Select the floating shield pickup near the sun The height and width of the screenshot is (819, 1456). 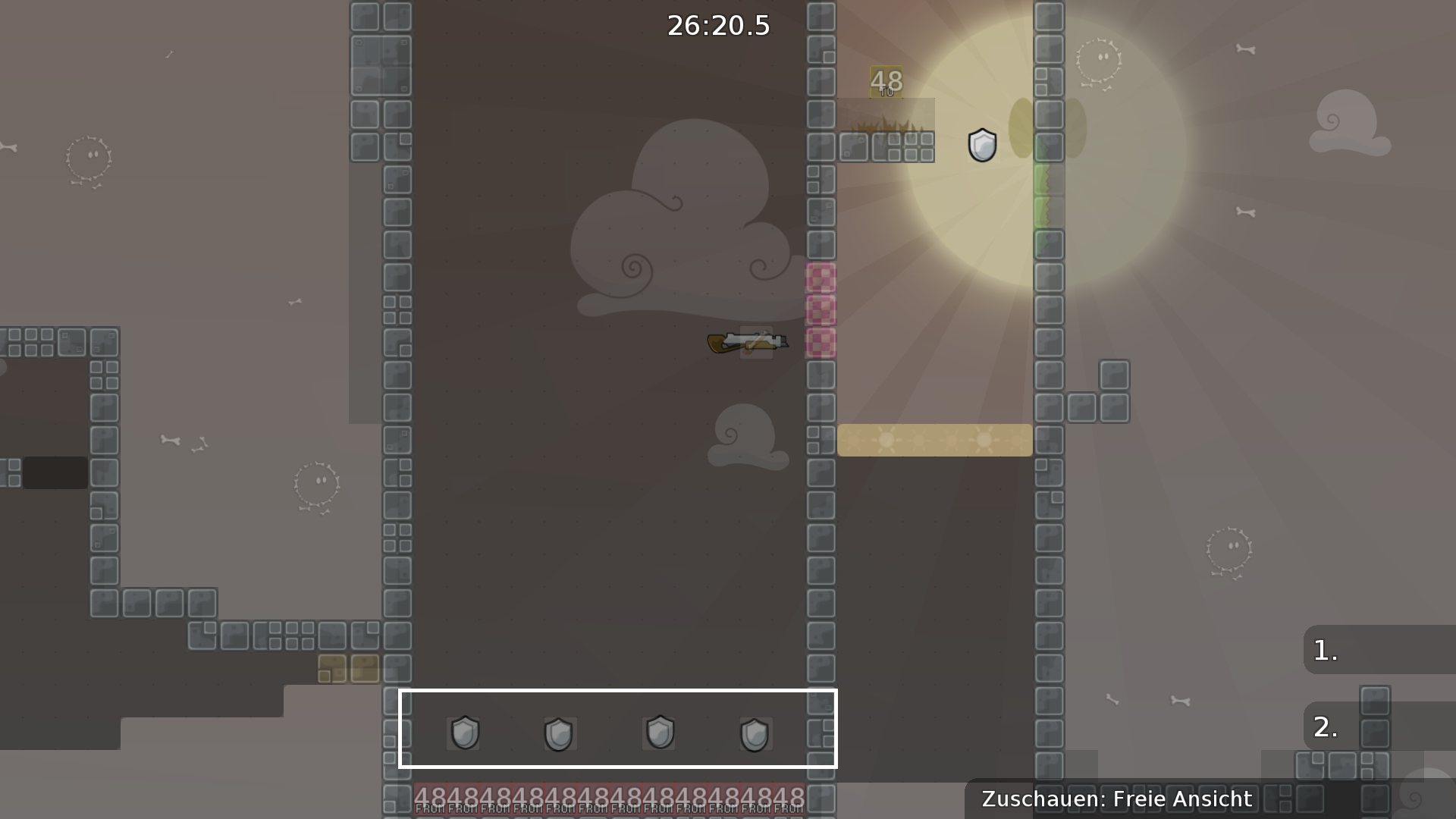click(981, 146)
